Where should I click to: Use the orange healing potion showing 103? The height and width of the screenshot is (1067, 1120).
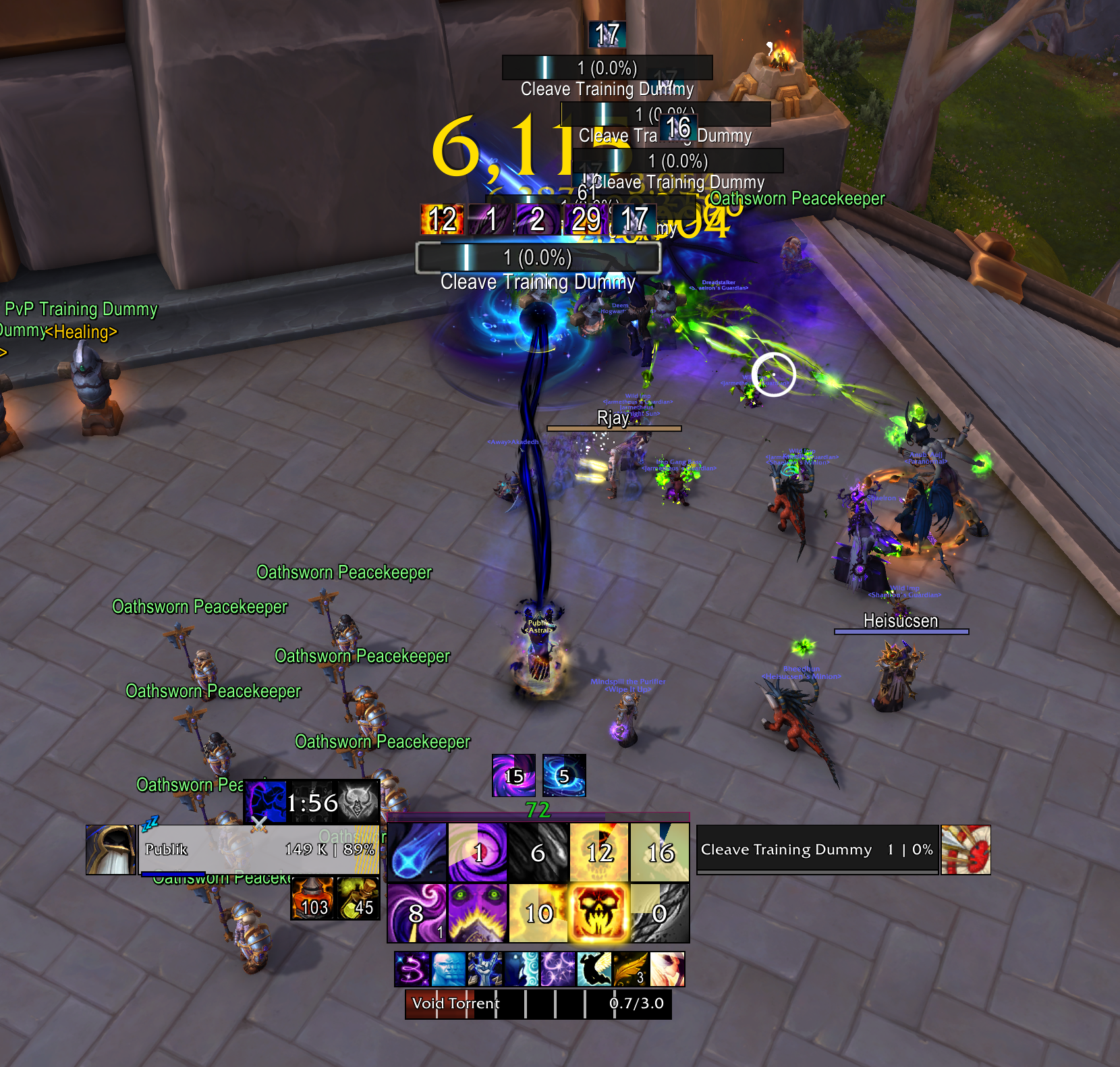click(313, 898)
